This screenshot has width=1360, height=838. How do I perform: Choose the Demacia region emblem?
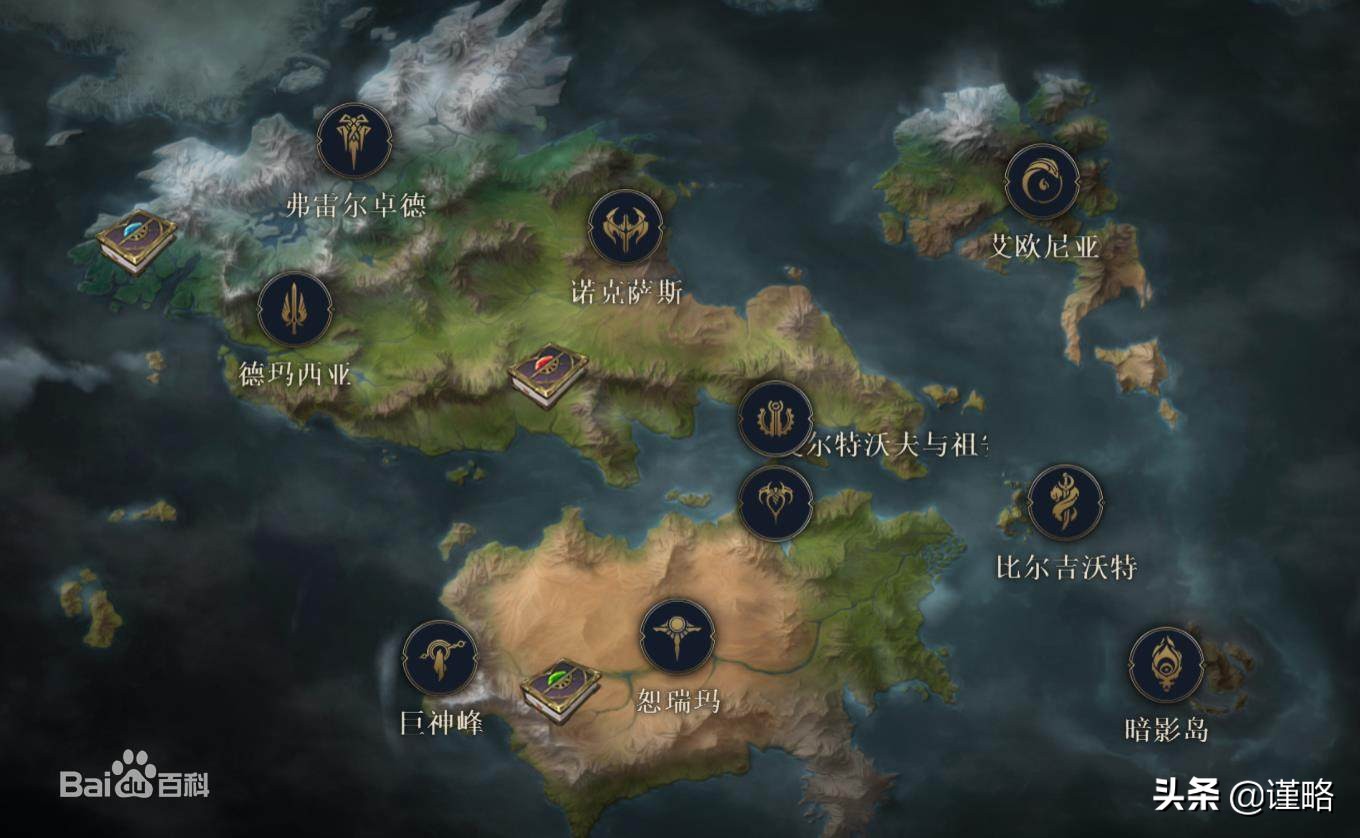(x=295, y=309)
